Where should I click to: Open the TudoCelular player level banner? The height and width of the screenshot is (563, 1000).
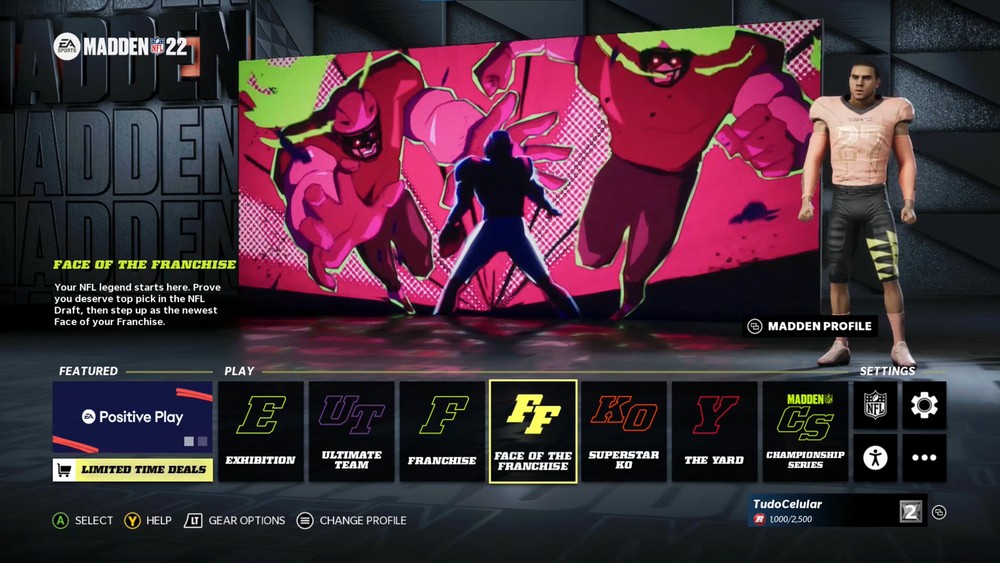click(x=838, y=511)
